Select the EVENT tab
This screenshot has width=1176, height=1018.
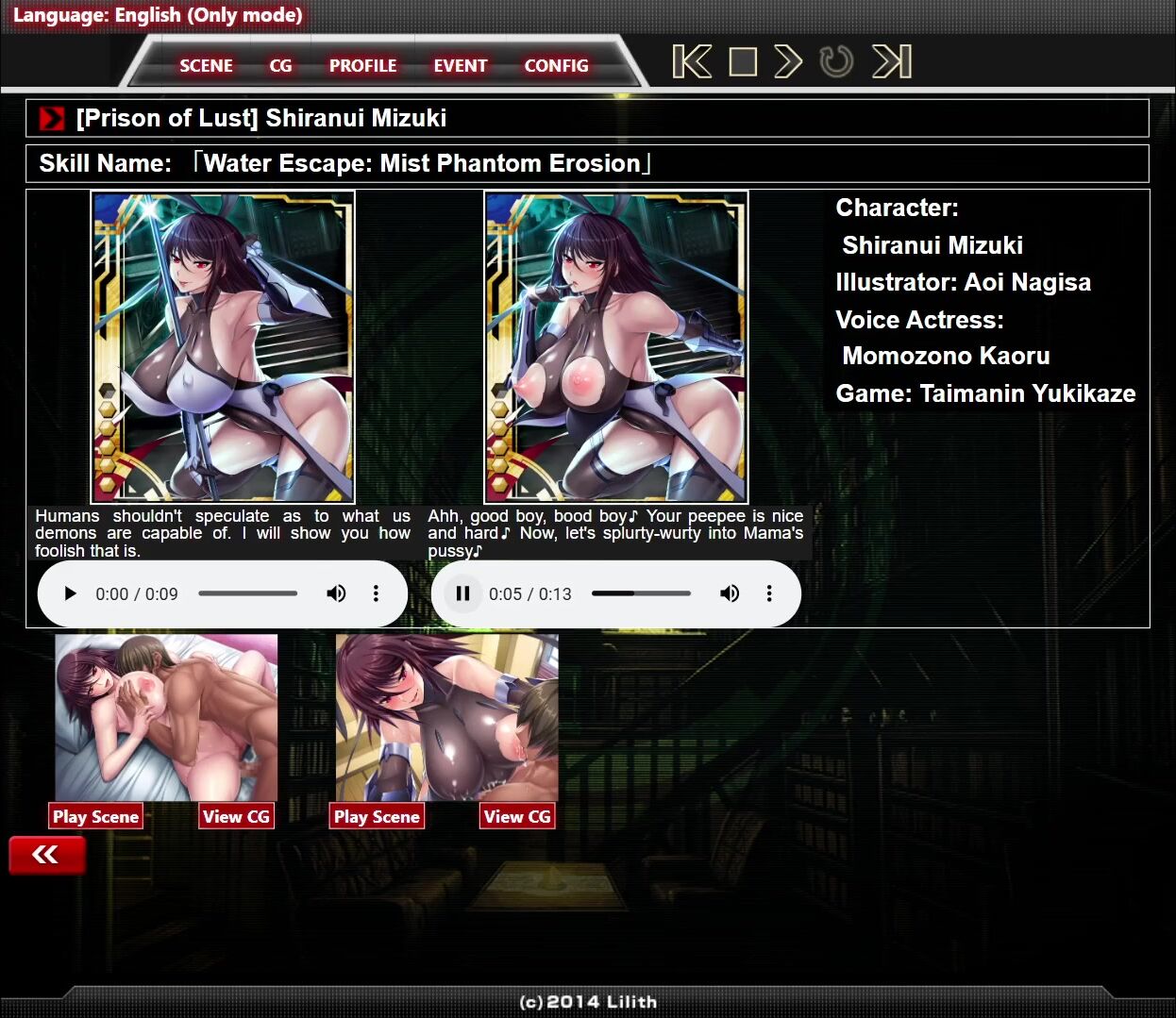[460, 66]
